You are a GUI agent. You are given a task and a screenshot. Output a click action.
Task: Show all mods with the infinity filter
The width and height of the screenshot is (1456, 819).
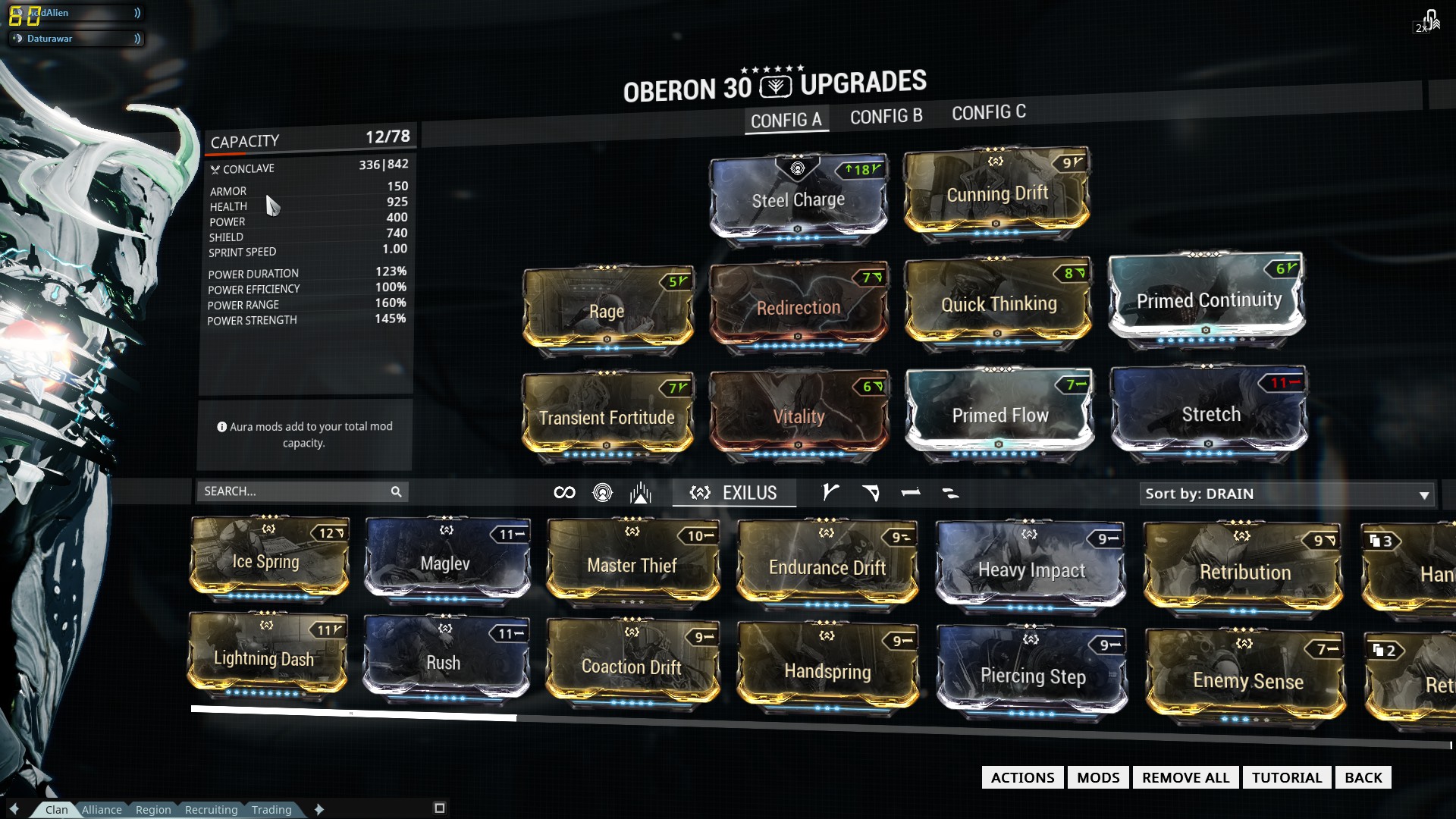[x=564, y=493]
